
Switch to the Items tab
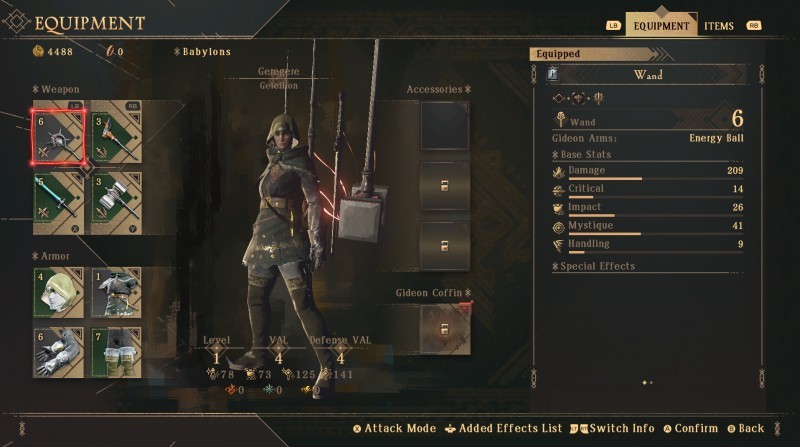point(718,26)
